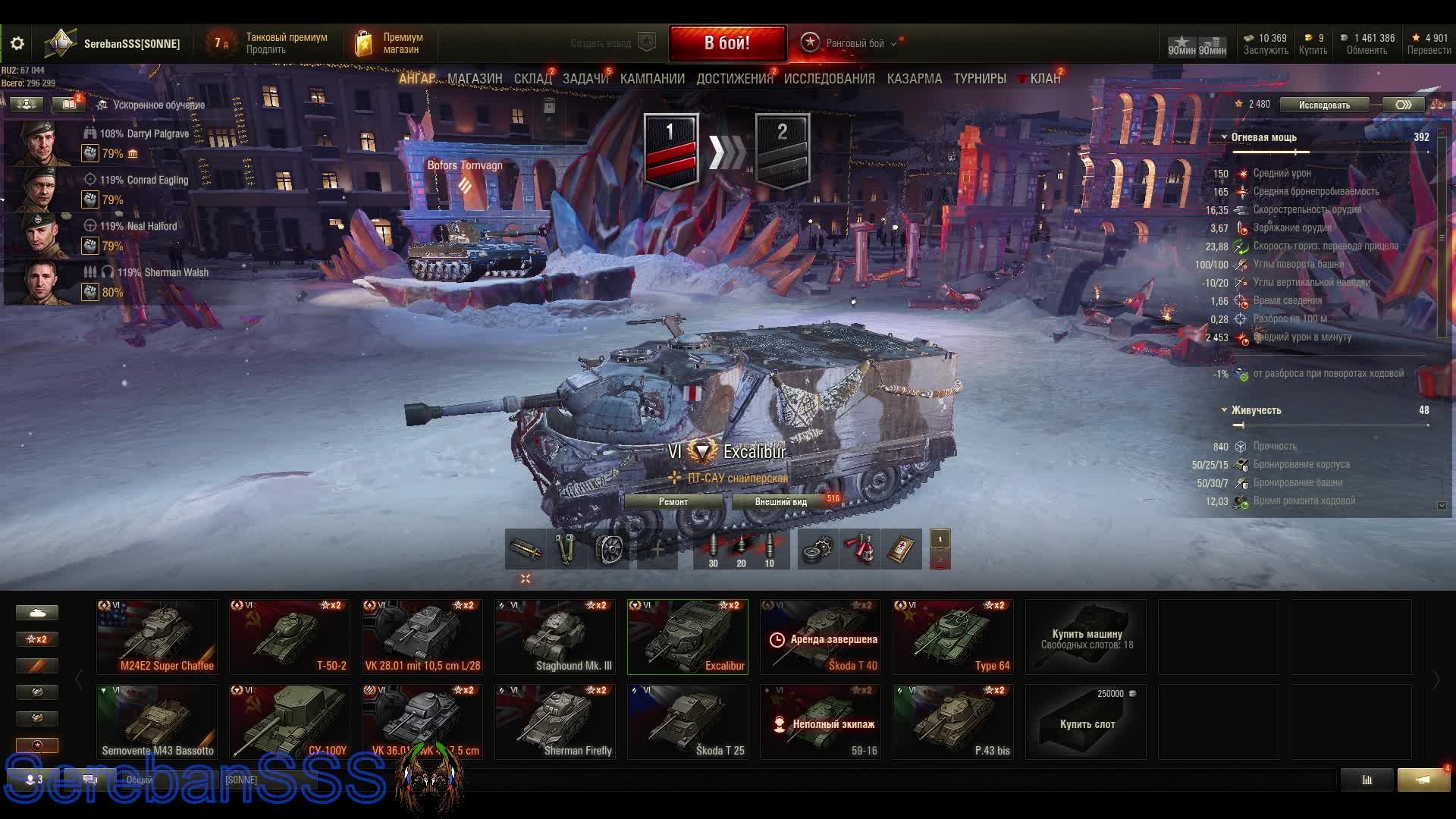Click Купить машину slot
This screenshot has width=1456, height=819.
[x=1086, y=637]
